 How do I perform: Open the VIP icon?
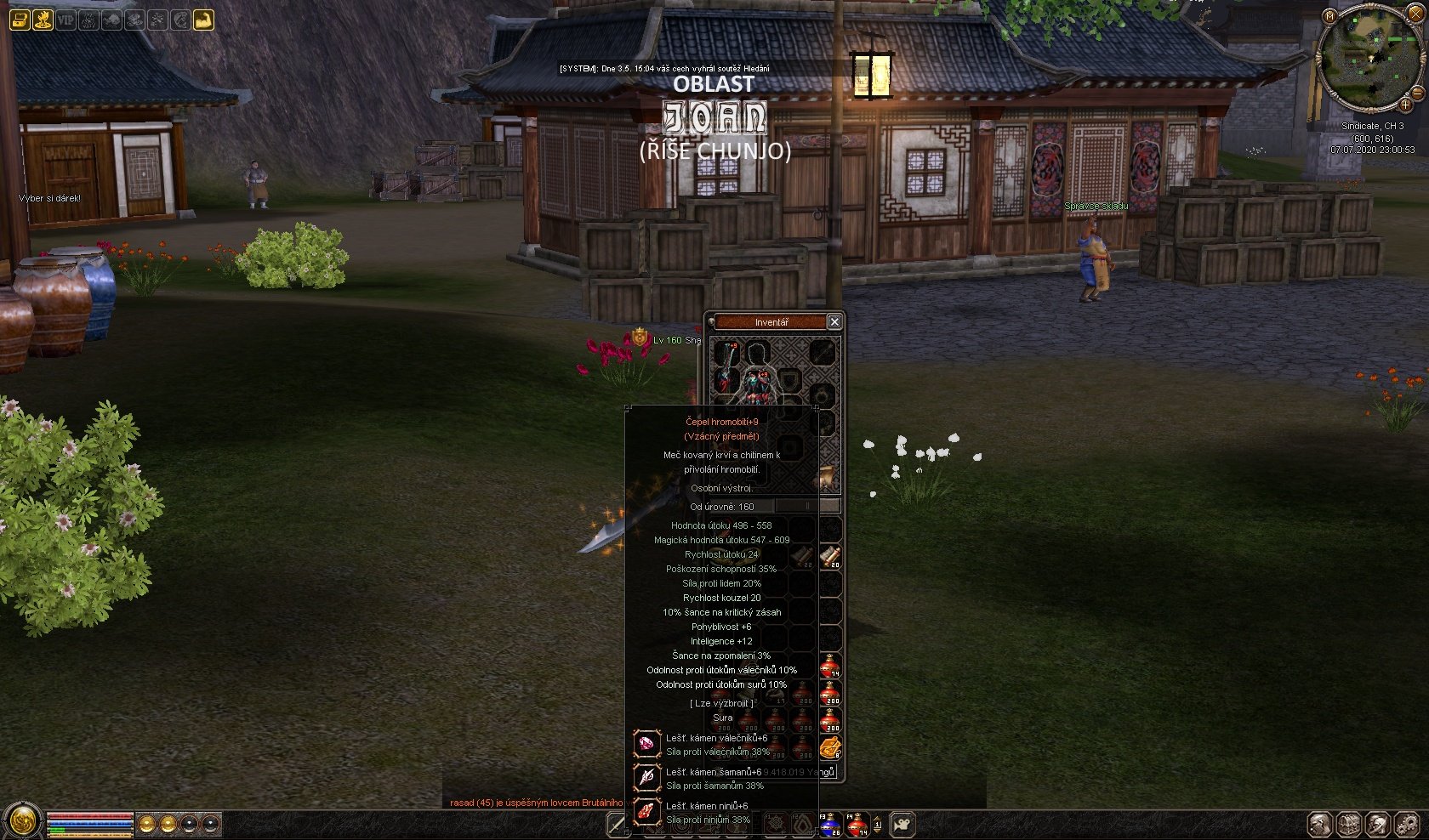[65, 19]
